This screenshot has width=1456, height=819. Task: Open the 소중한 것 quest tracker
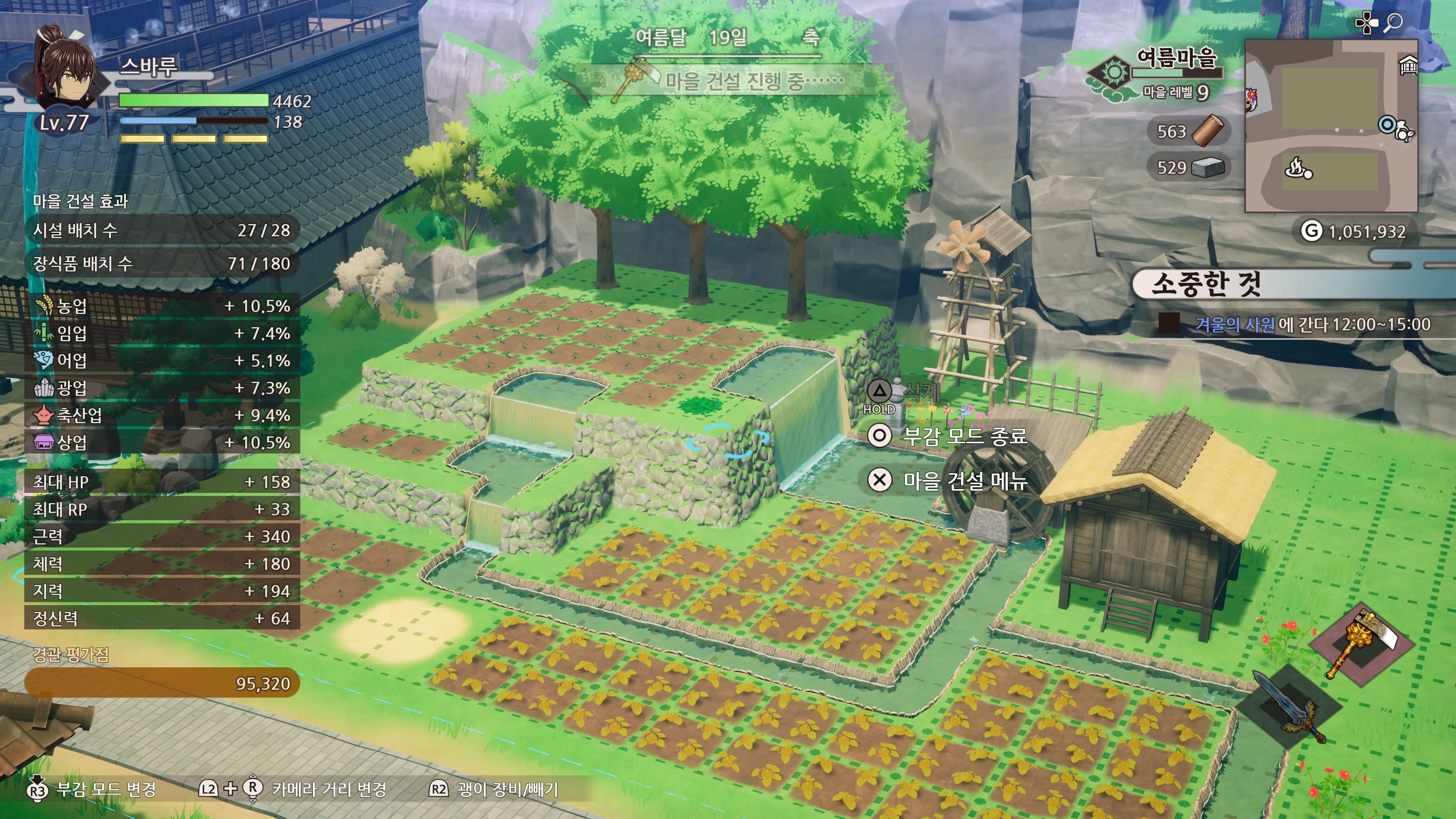point(1206,284)
